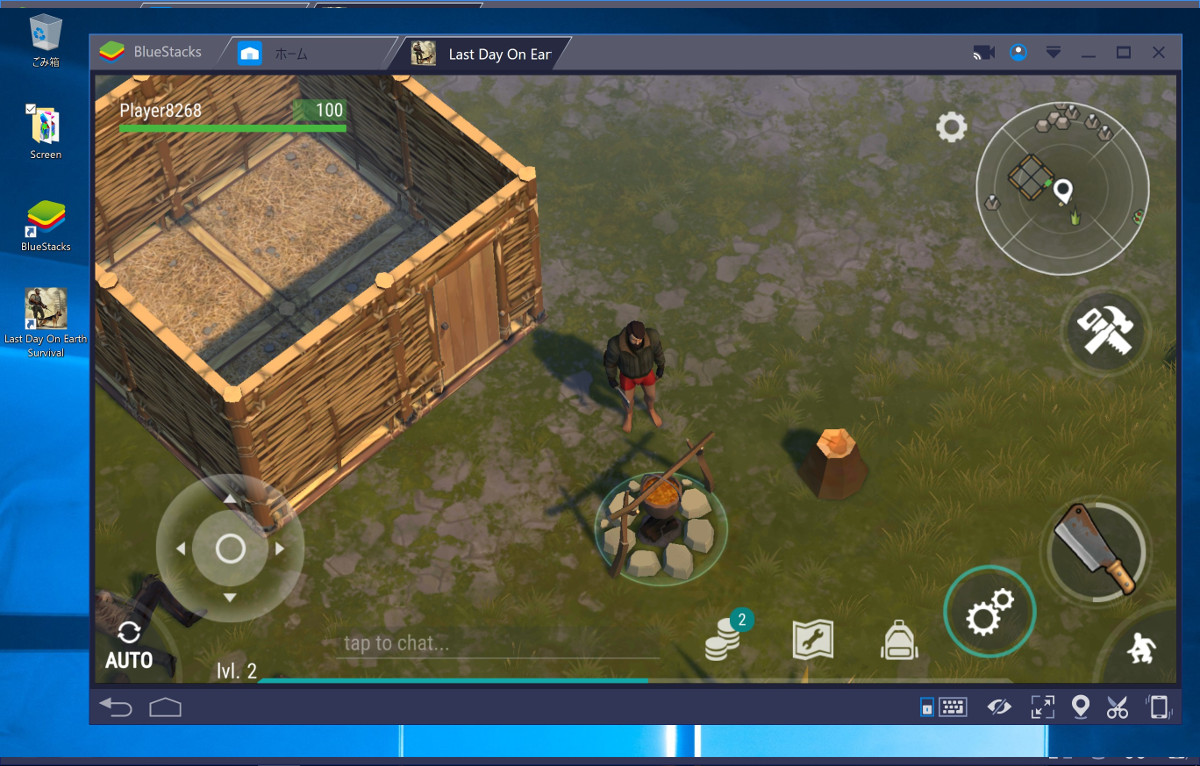Click the BlueStacks back arrow button

click(x=116, y=708)
